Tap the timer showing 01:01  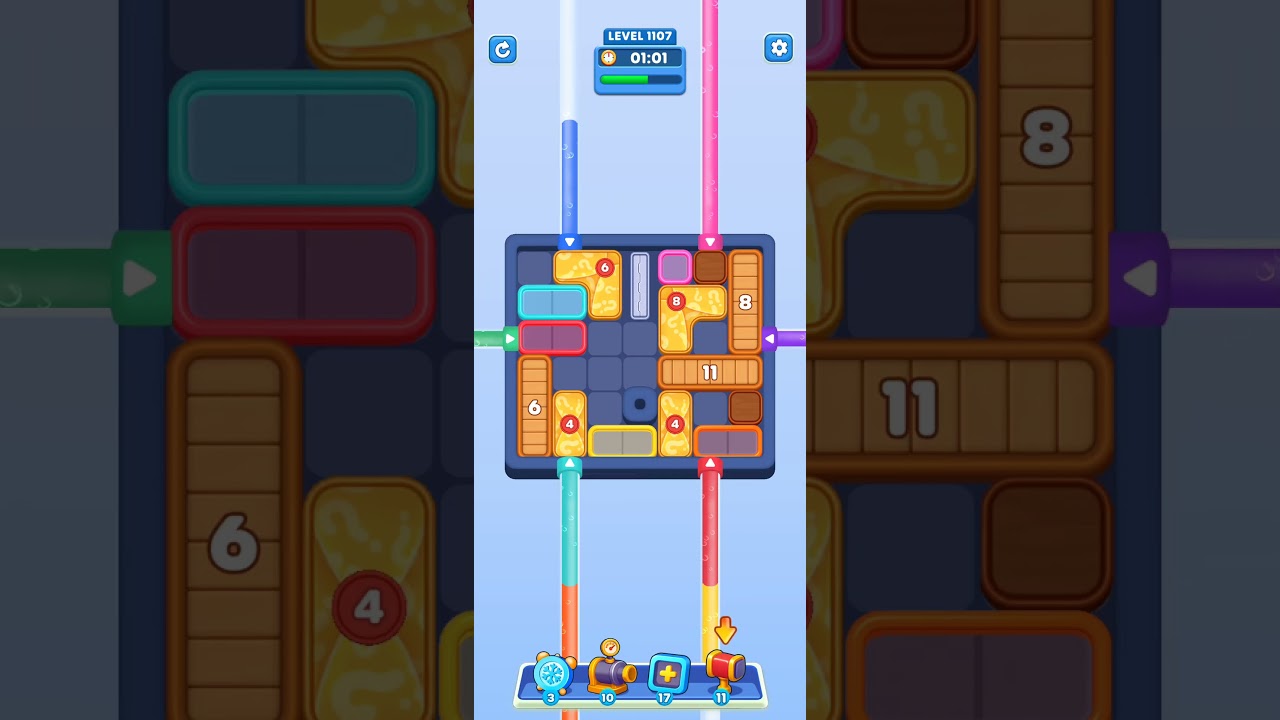tap(645, 58)
